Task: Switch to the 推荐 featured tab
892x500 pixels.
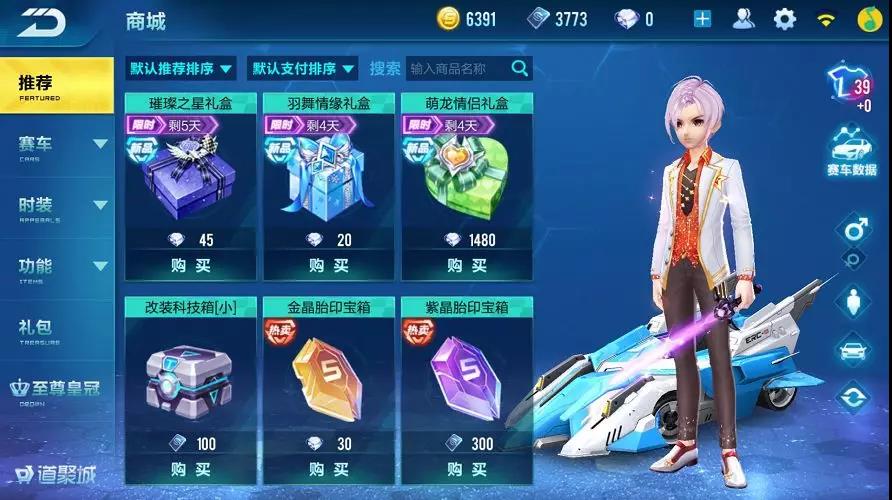Action: tap(56, 86)
